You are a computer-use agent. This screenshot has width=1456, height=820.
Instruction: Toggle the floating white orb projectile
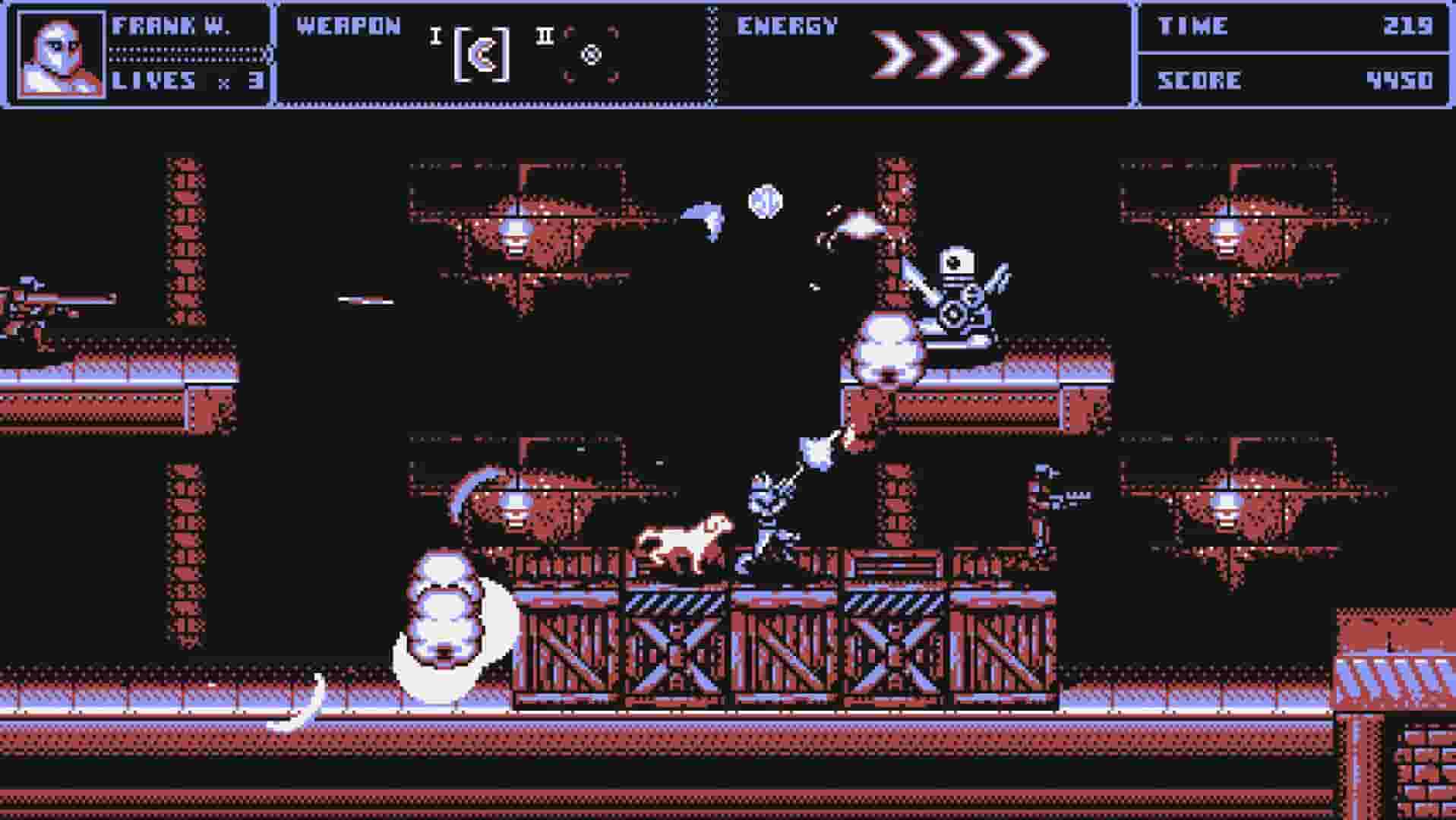pyautogui.click(x=767, y=199)
